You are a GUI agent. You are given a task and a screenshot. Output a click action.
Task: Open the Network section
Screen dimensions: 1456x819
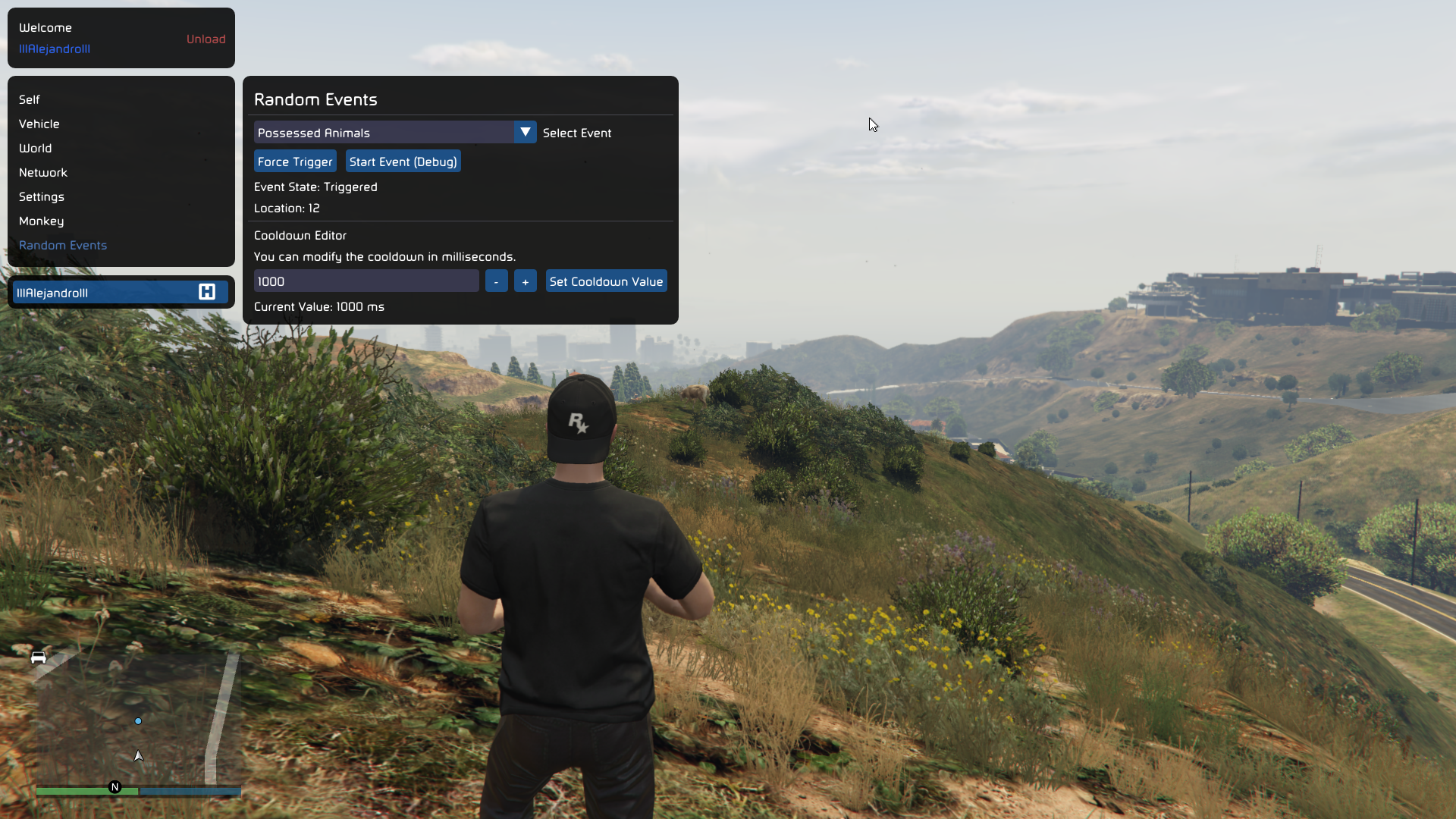click(x=43, y=172)
